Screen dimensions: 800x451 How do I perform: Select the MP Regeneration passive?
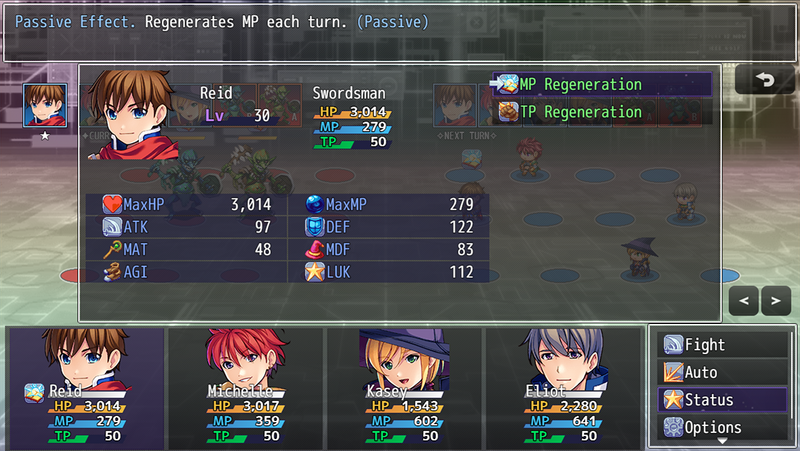click(602, 84)
